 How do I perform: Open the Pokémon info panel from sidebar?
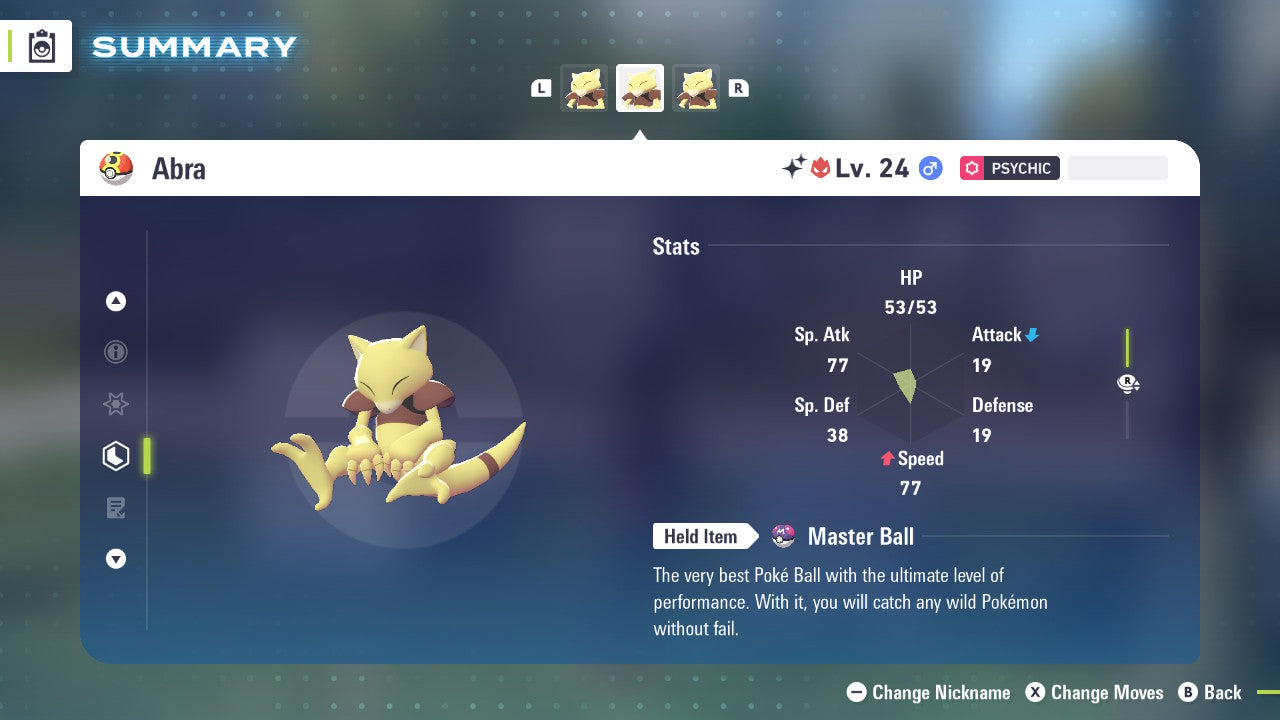116,352
